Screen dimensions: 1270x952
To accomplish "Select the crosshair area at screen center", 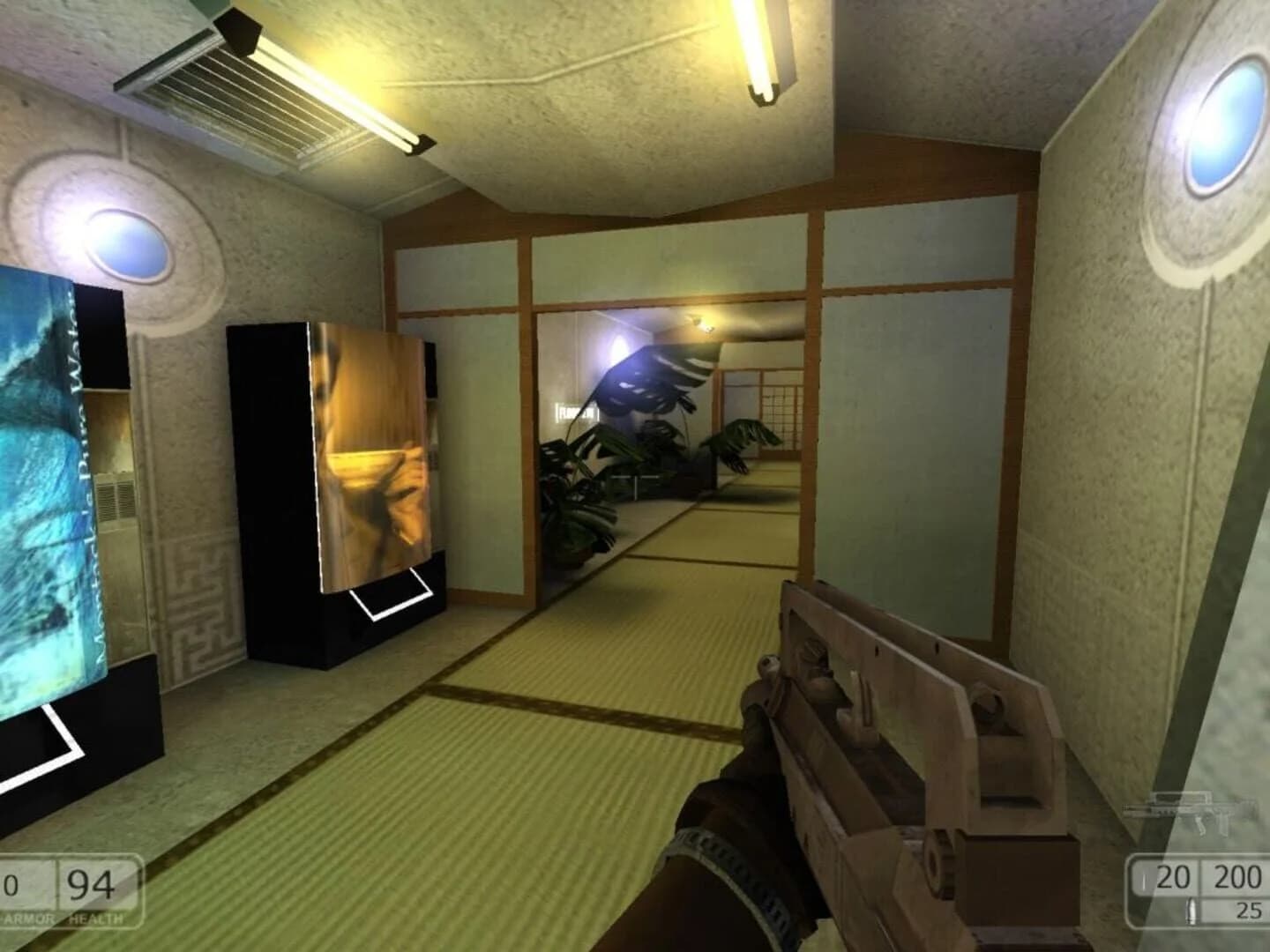I will tap(635, 476).
